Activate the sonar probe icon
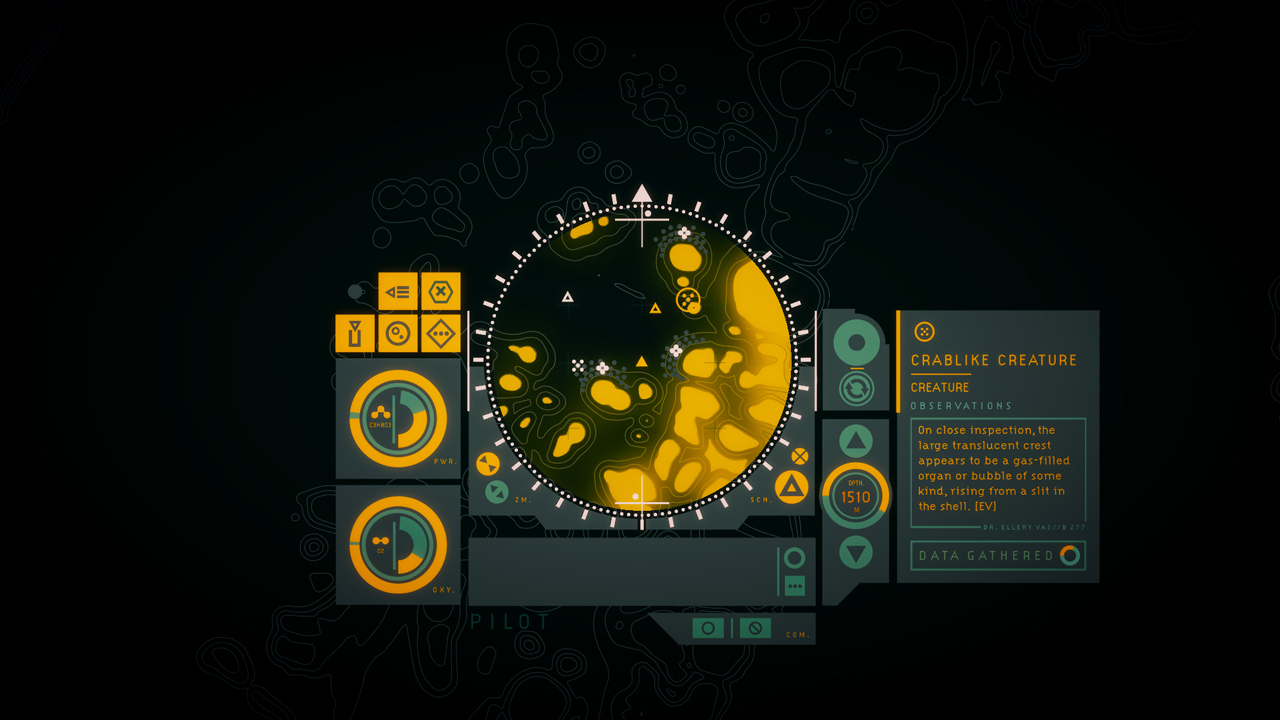 (397, 333)
